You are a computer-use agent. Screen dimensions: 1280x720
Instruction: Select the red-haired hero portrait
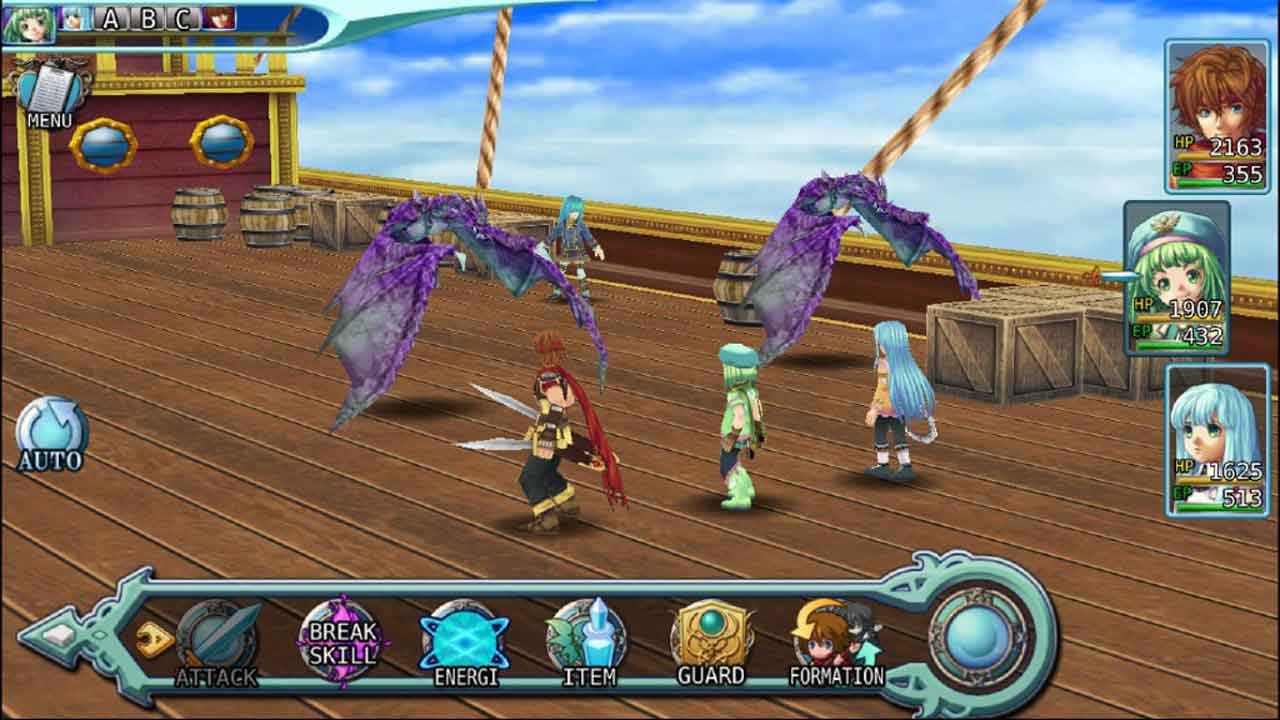coord(1216,115)
